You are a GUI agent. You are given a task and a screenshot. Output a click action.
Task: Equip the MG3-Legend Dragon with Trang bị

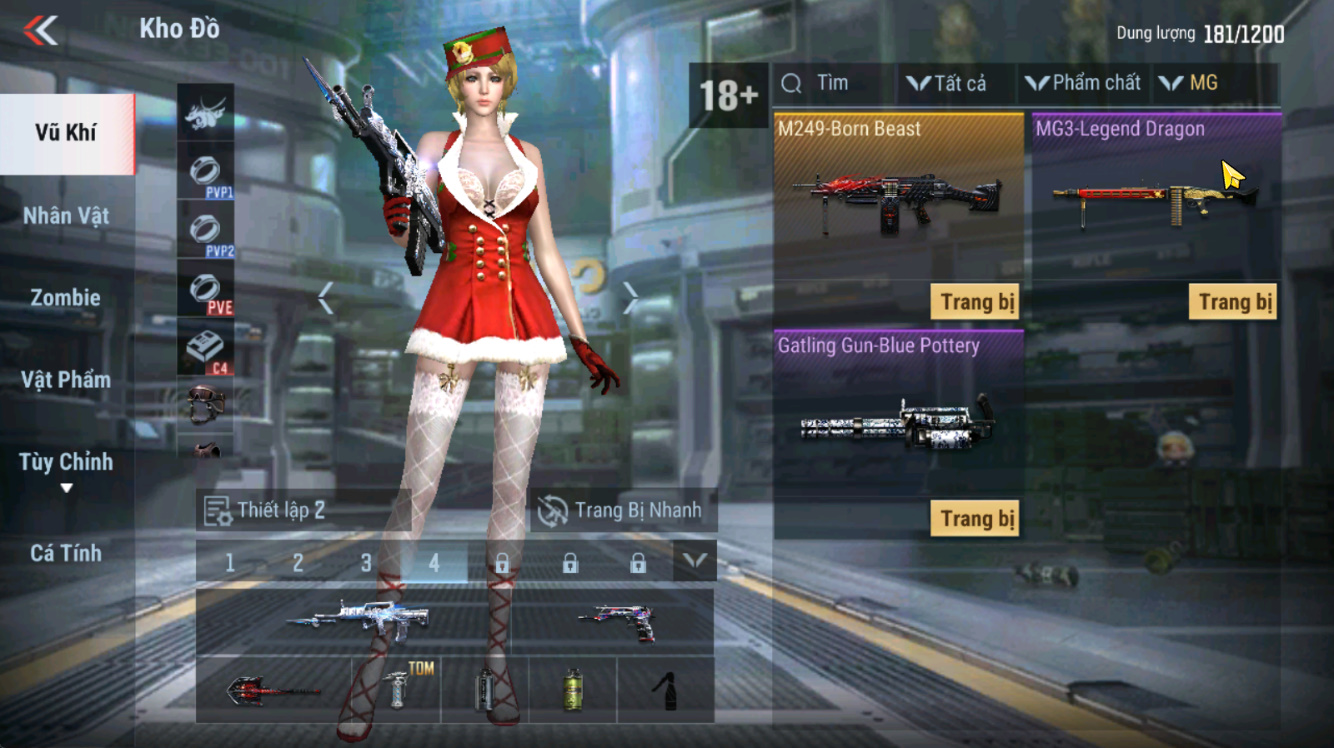point(1234,302)
